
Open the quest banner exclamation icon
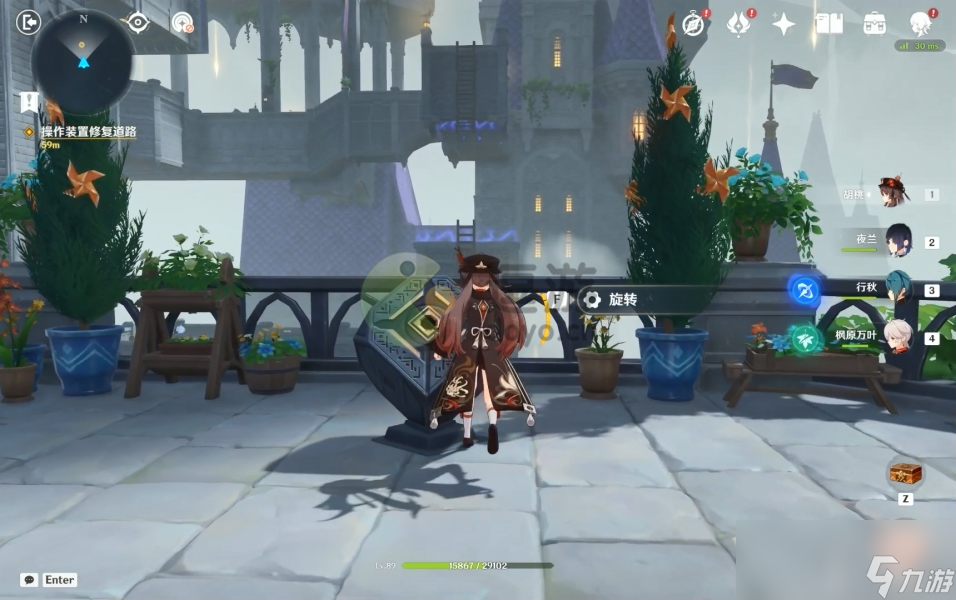(x=29, y=101)
